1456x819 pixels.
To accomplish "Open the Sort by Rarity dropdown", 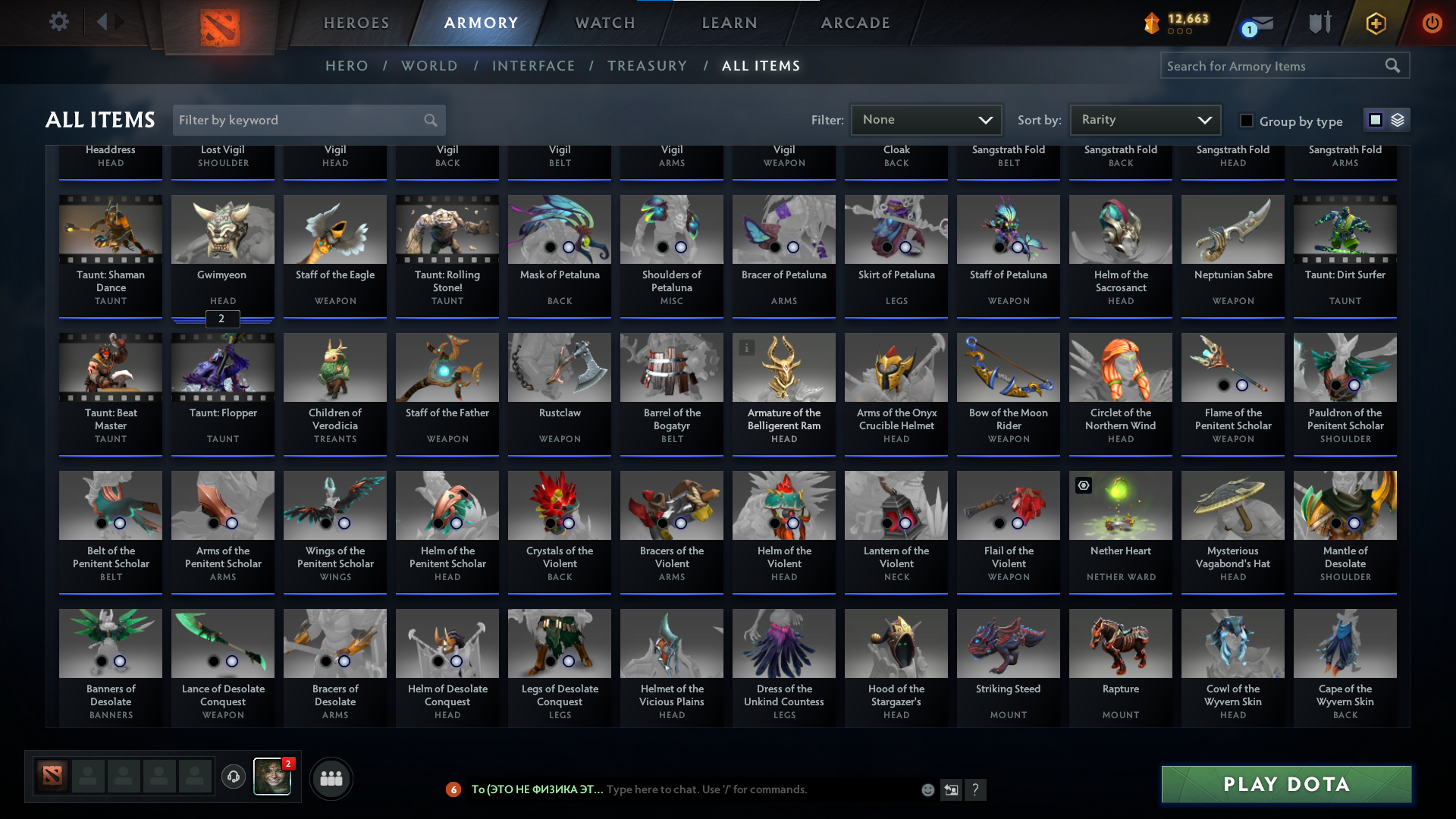I will (1144, 119).
